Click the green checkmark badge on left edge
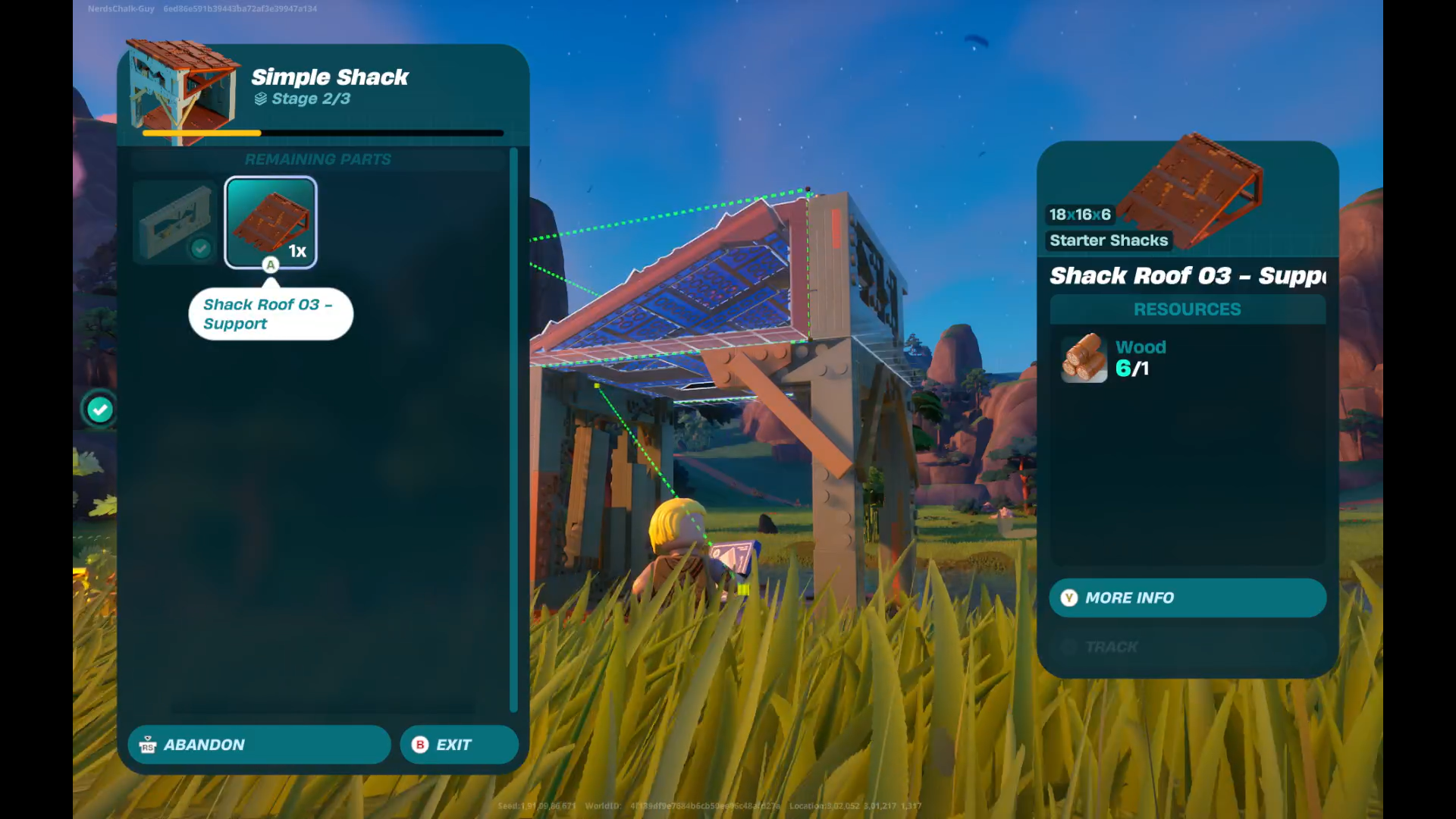This screenshot has width=1456, height=819. point(99,410)
